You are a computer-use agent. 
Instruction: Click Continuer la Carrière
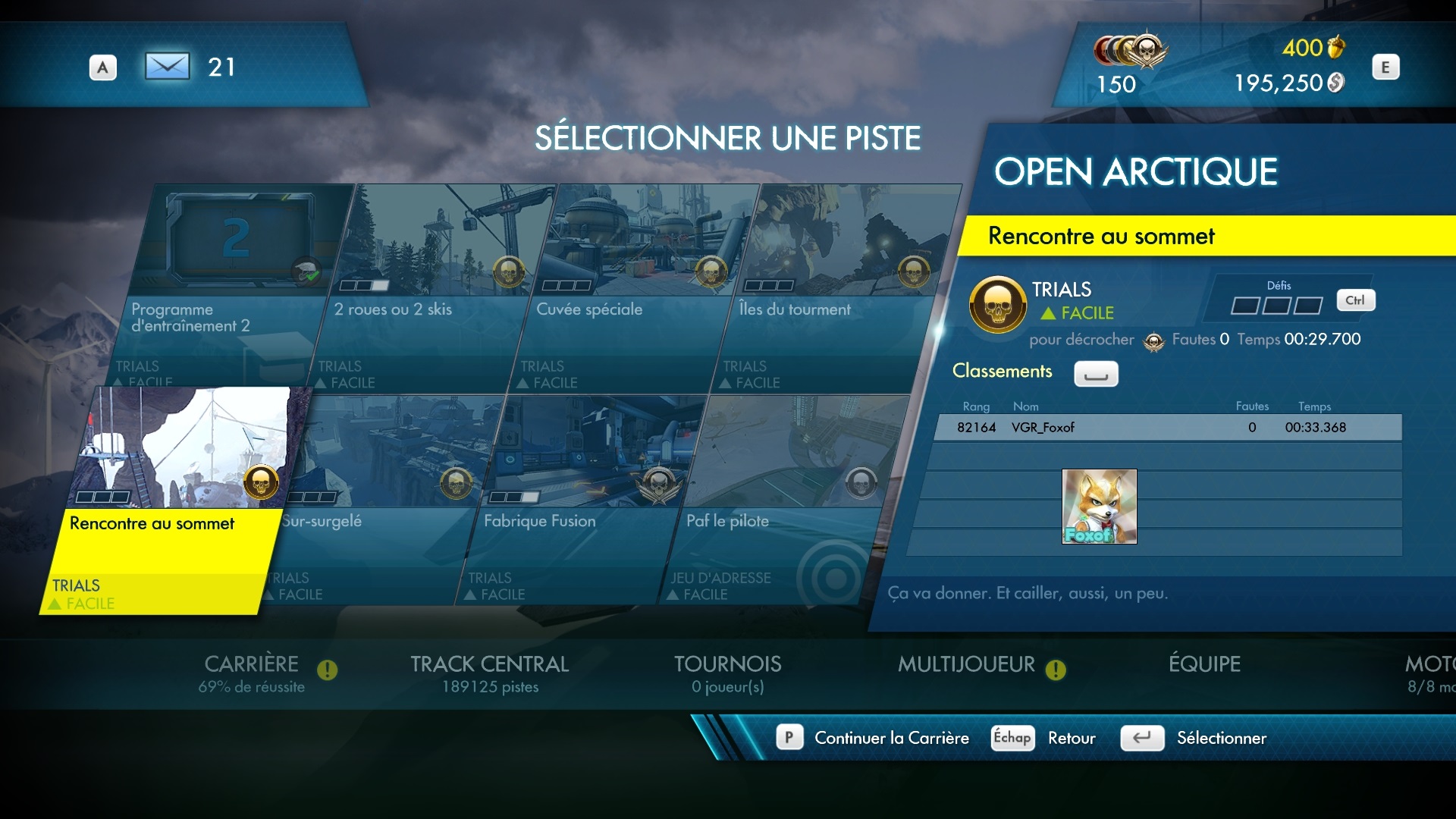tap(891, 738)
